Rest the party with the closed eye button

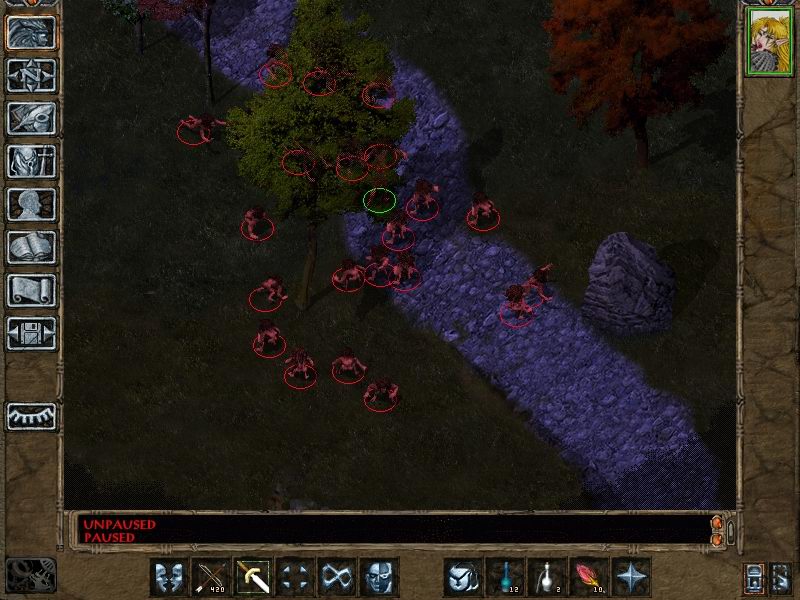[32, 415]
